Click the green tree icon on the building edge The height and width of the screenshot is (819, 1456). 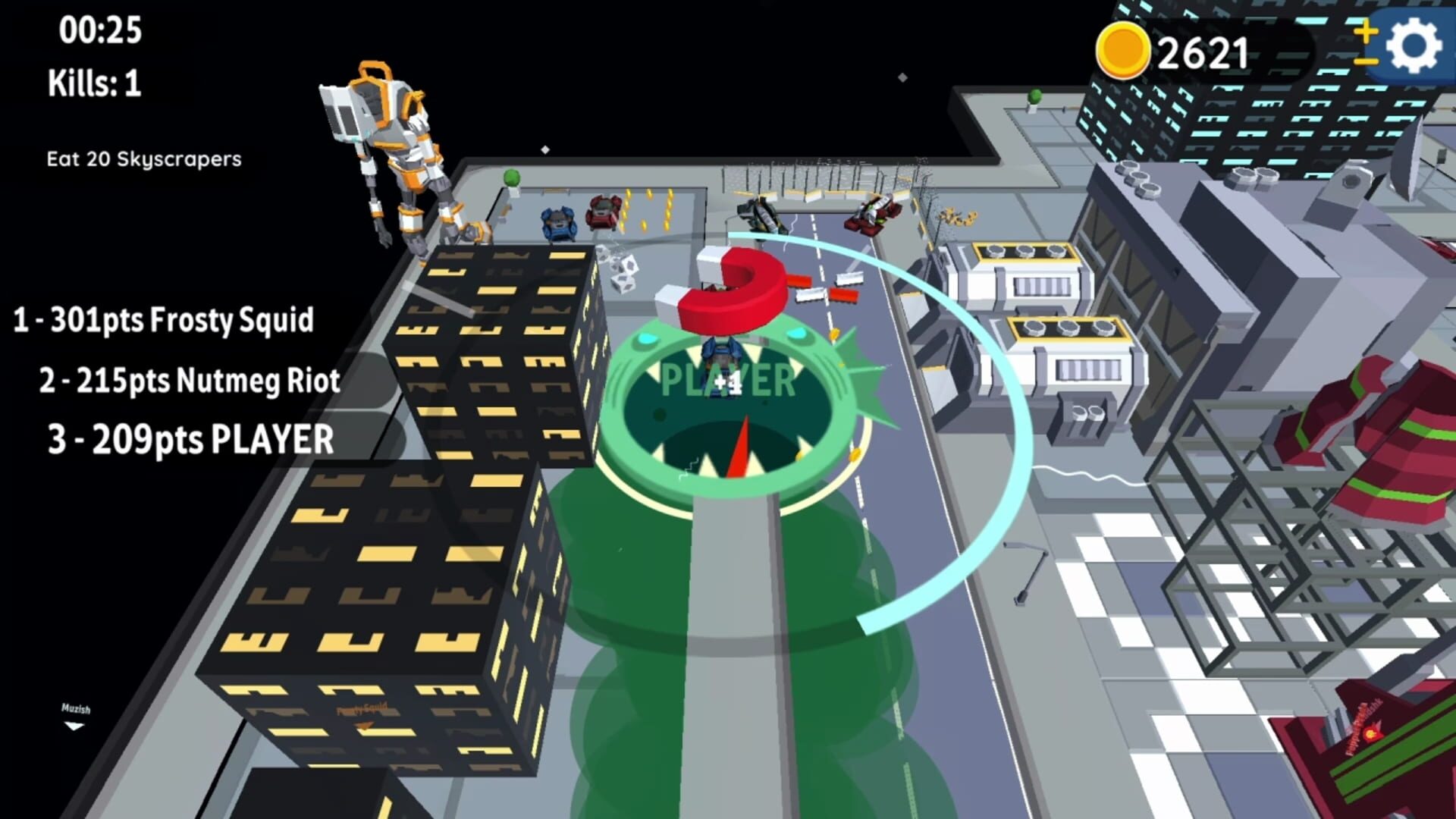(513, 178)
